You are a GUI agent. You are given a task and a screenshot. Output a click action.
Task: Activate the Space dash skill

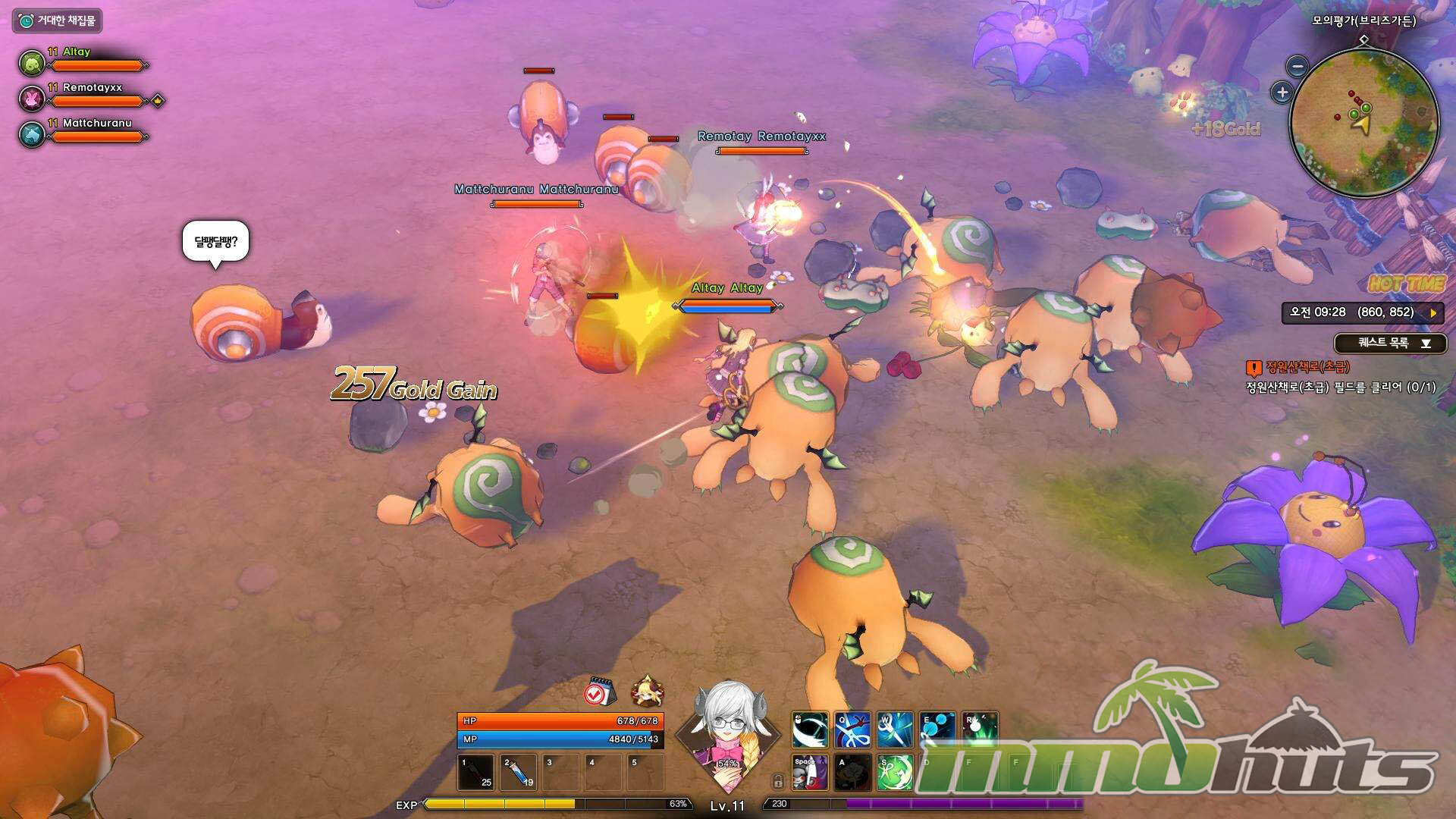coord(810,772)
